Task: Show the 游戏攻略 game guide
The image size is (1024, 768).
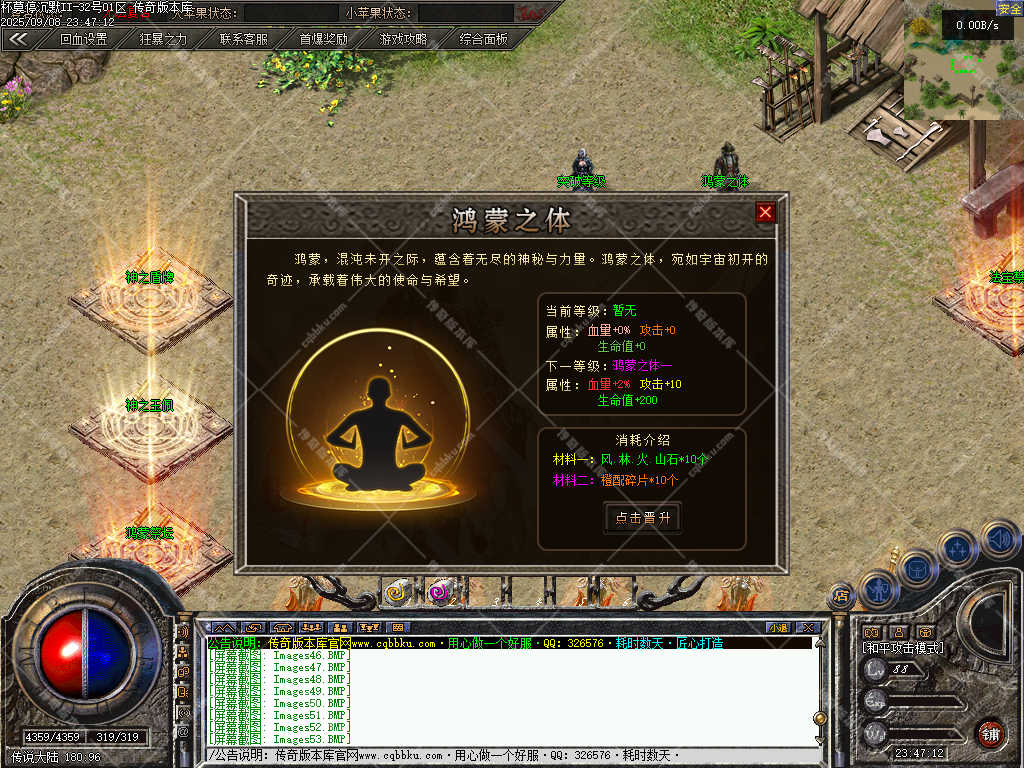Action: tap(403, 39)
